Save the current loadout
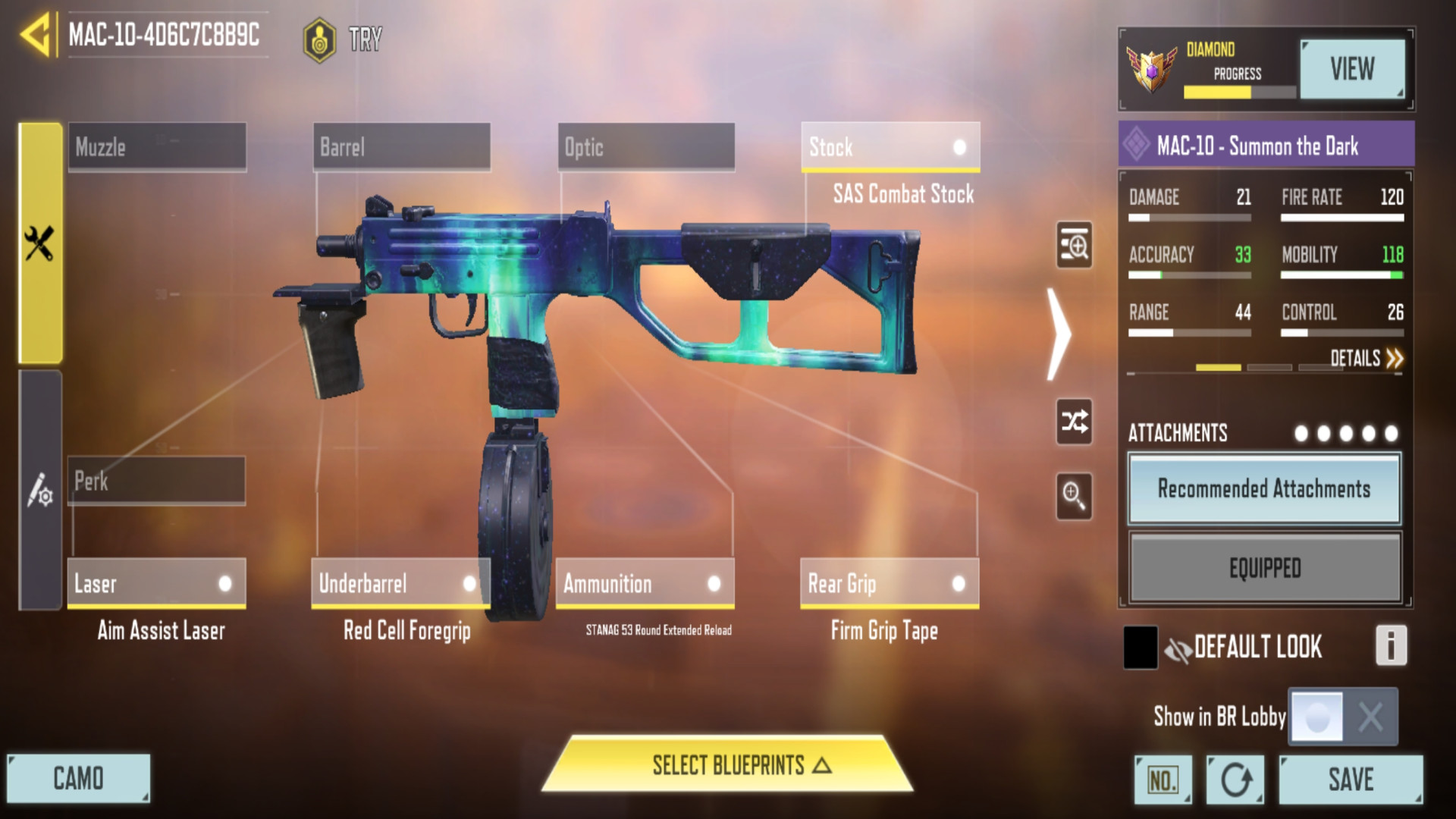The image size is (1456, 819). click(x=1351, y=779)
